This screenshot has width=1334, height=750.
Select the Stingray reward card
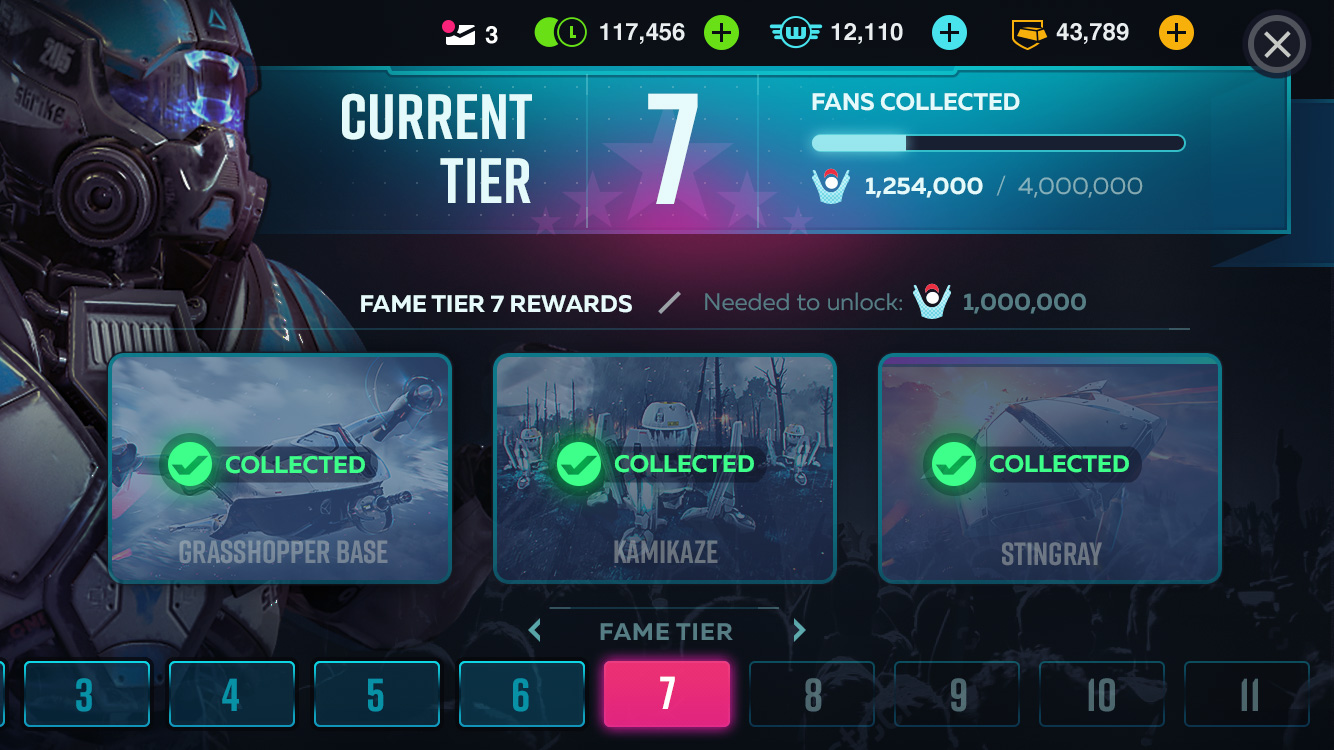click(1050, 468)
